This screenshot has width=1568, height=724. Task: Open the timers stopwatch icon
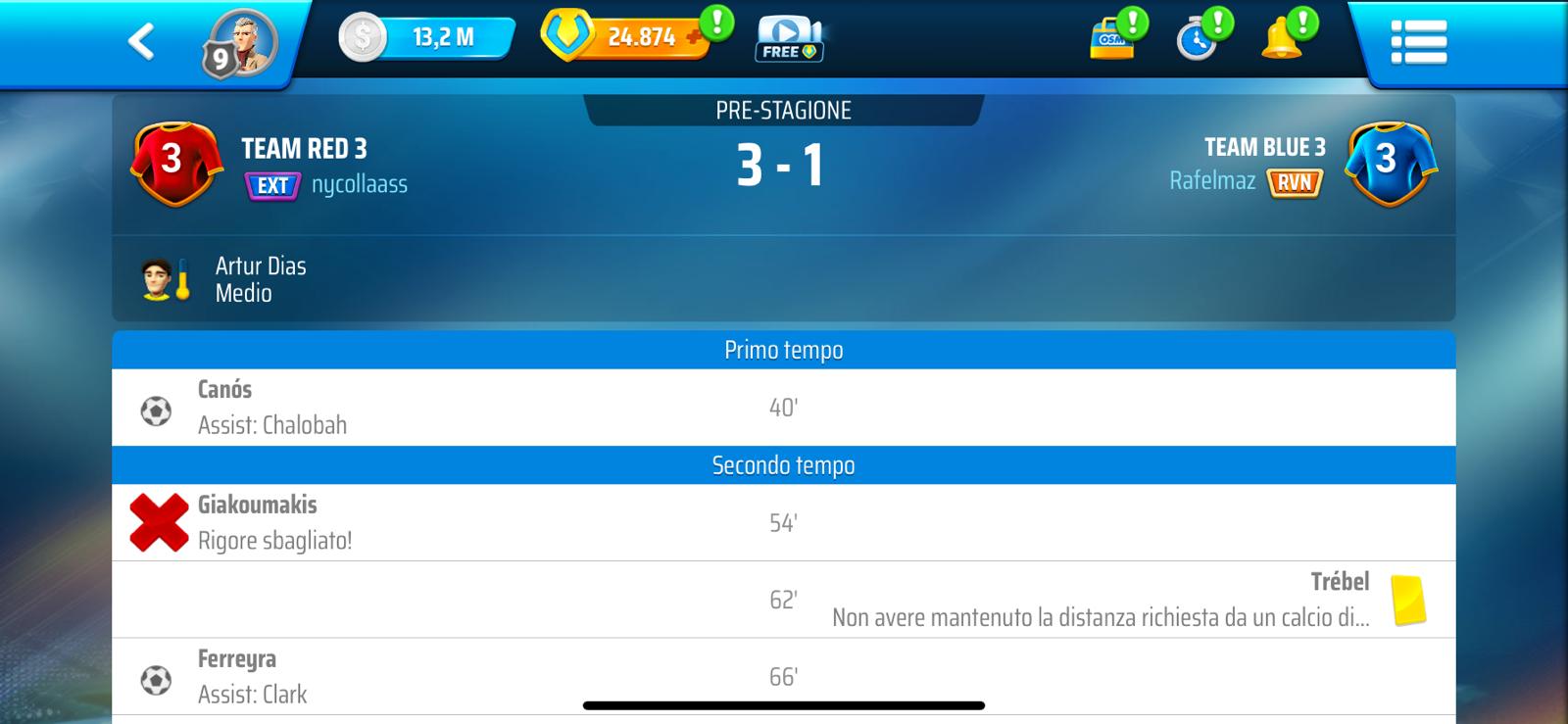click(x=1198, y=40)
